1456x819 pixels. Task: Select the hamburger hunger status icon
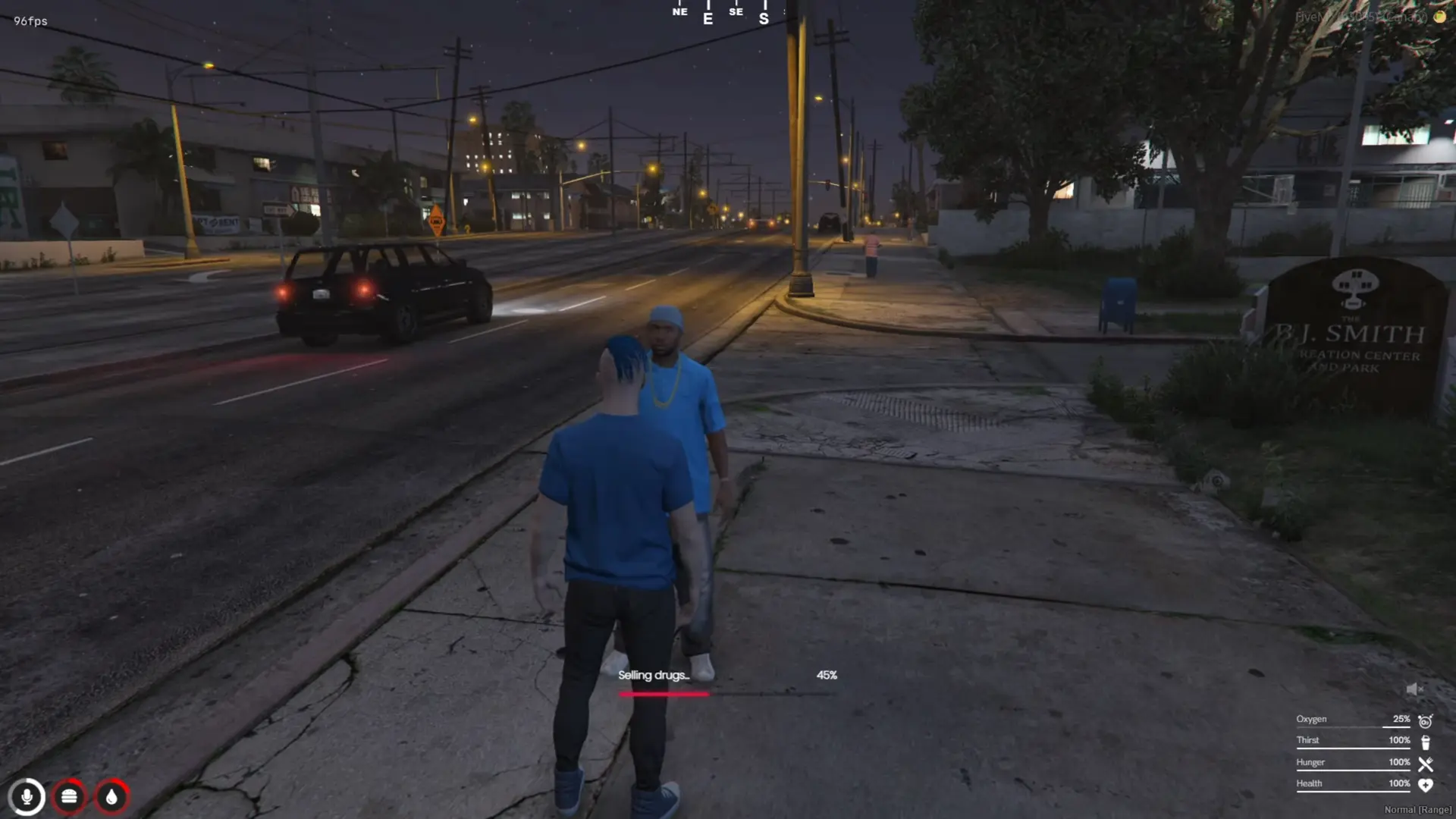coord(69,797)
